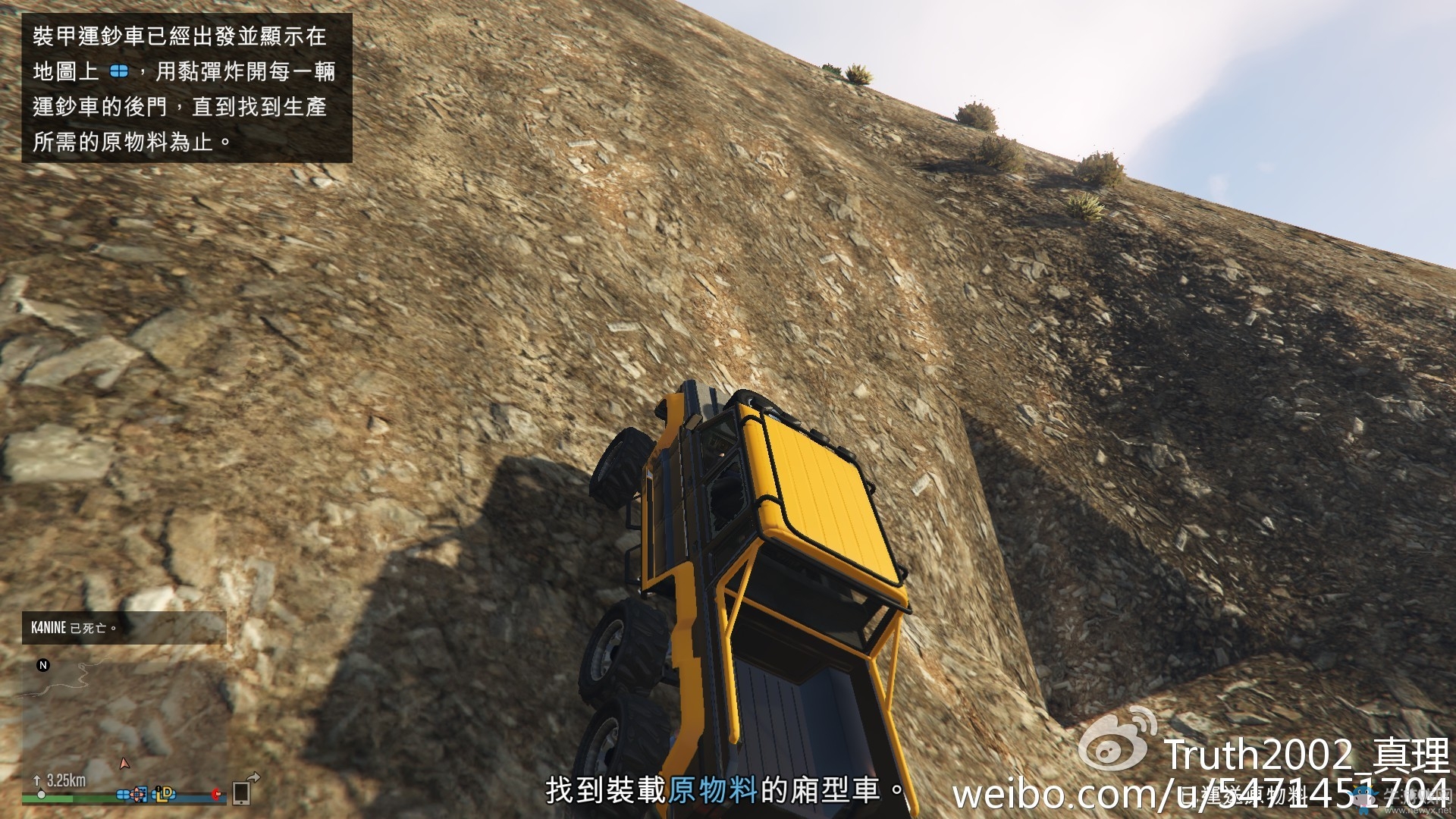
Task: Click the 3.25km distance label
Action: [x=67, y=780]
